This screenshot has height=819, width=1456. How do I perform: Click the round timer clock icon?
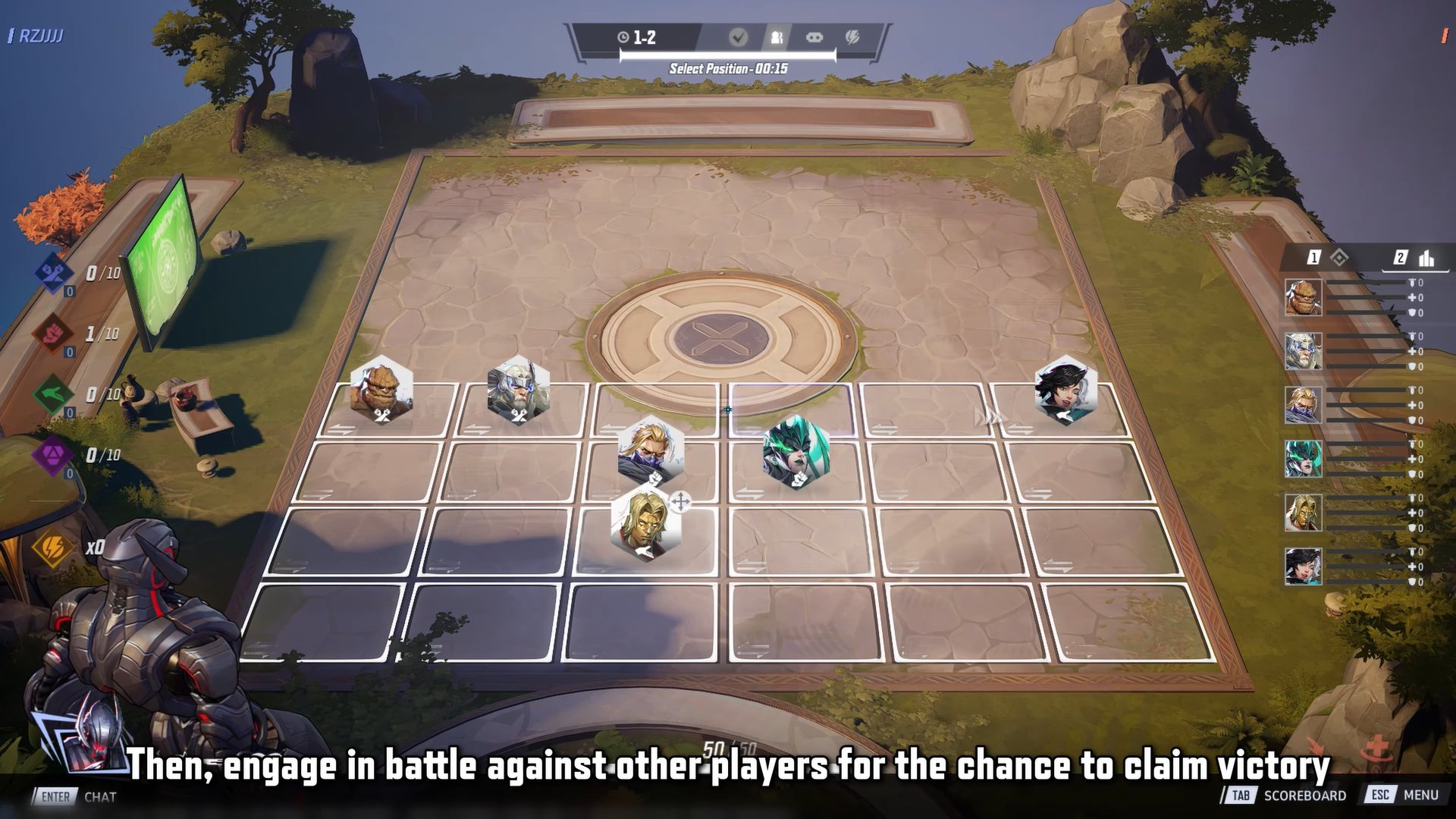pyautogui.click(x=623, y=37)
